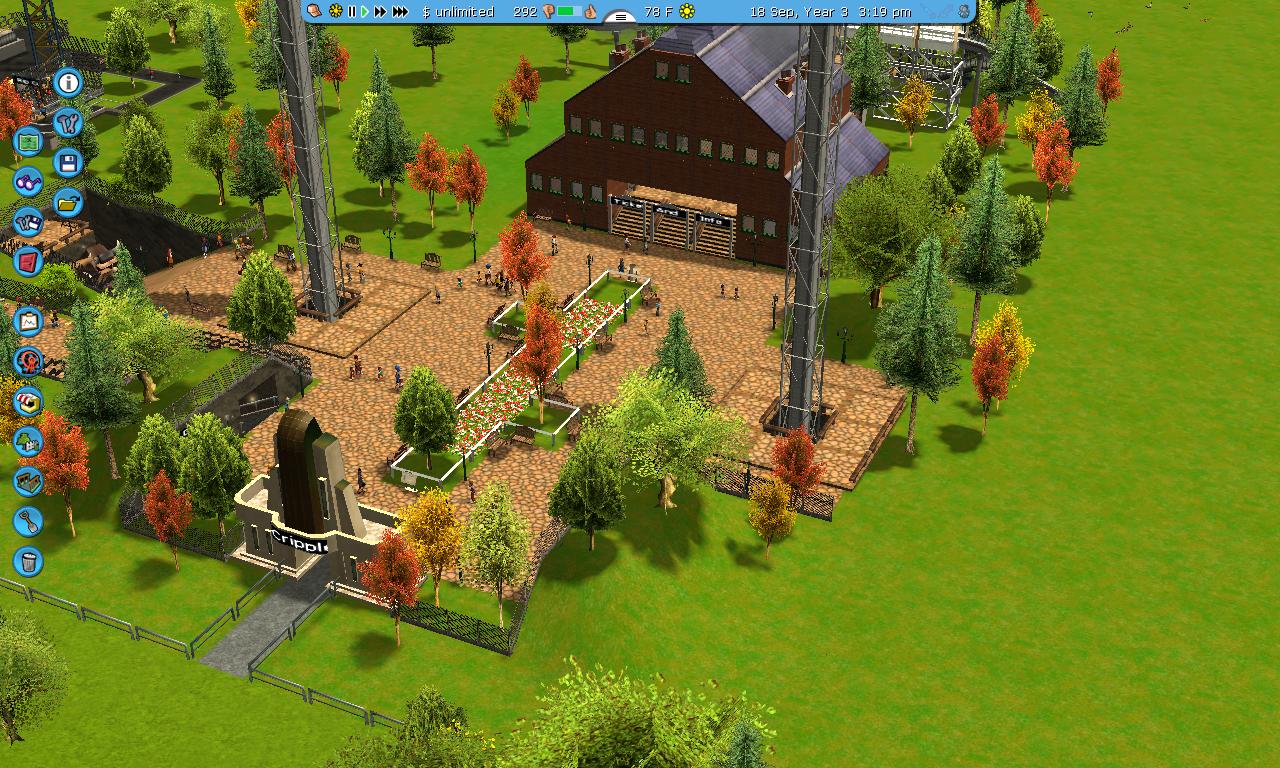Screen dimensions: 1280x768
Task: Open the park management chart icon
Action: 28,321
